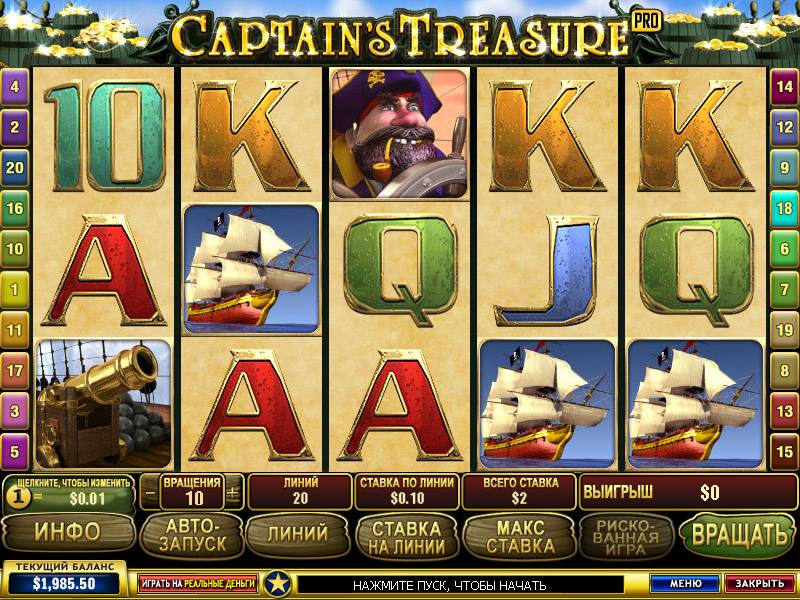Close the game with ЗАКРЫТЬ
The height and width of the screenshot is (600, 800).
[757, 583]
